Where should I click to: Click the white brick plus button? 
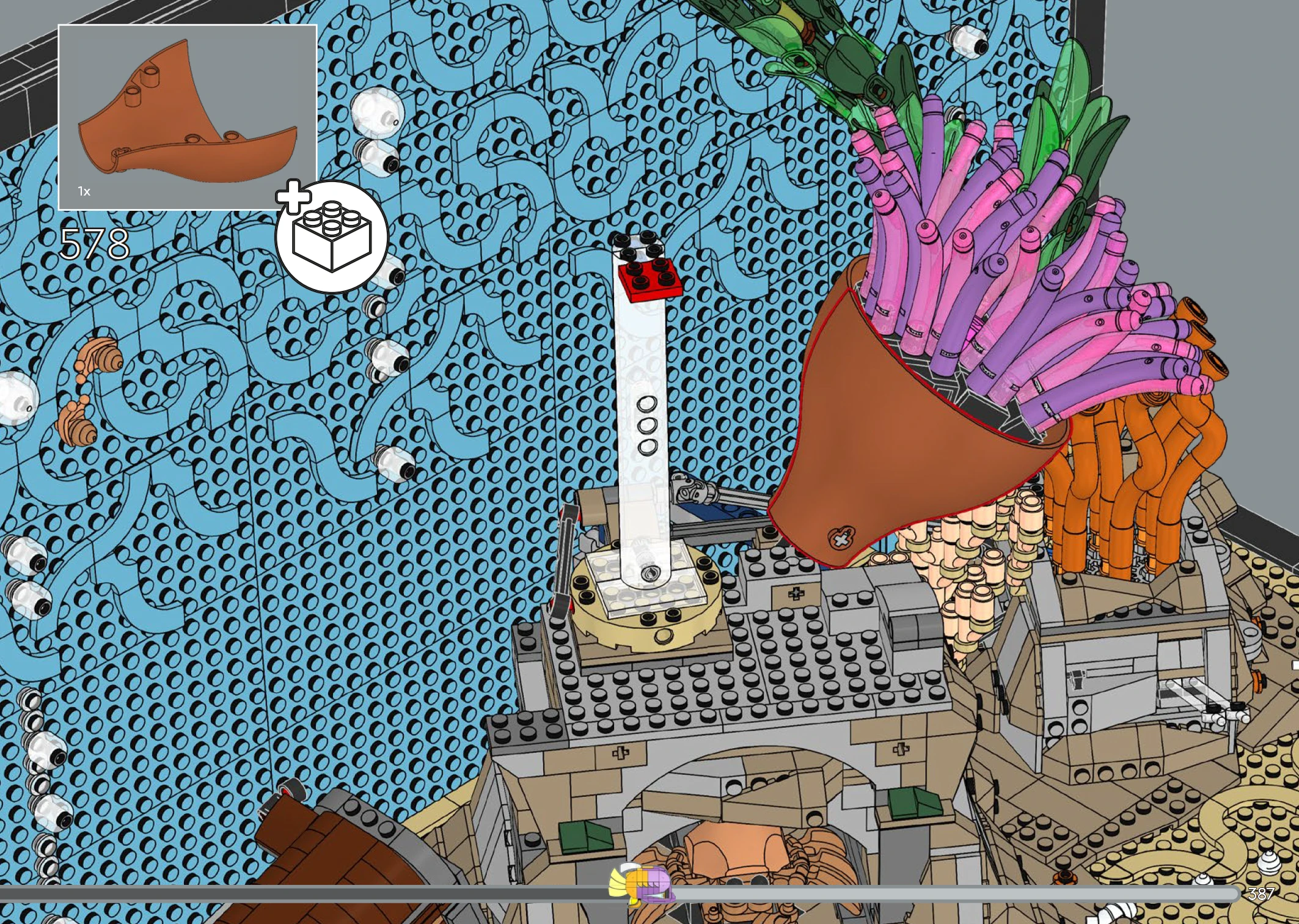pyautogui.click(x=331, y=237)
